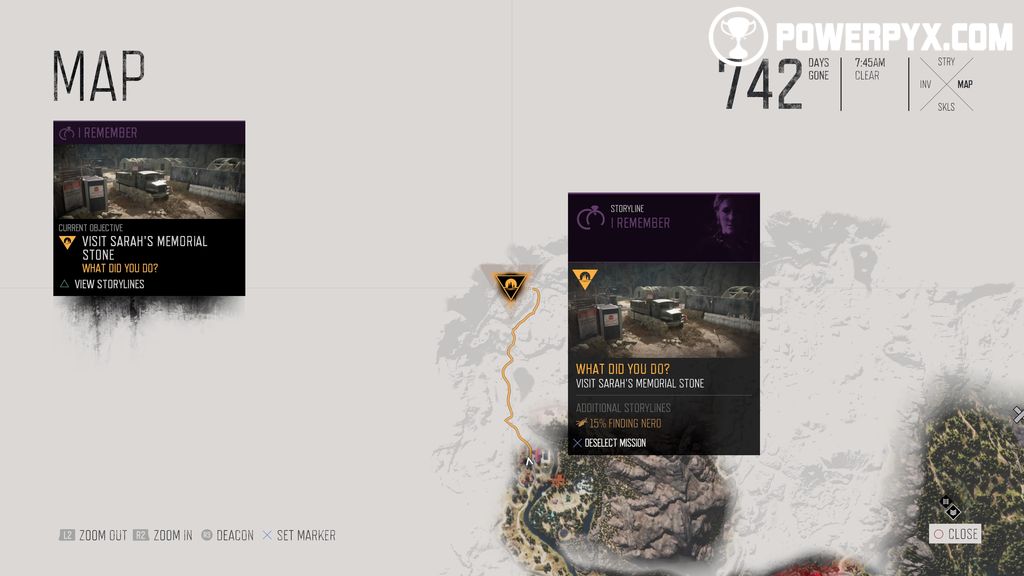Click the mission objective marker on the map
The image size is (1024, 576).
pos(511,285)
